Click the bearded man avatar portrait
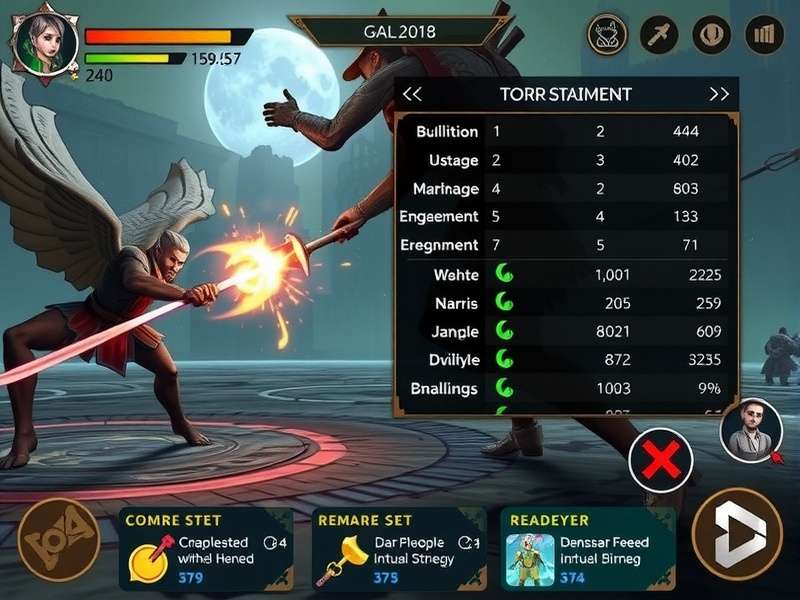Screen dimensions: 800x600 (x=750, y=430)
